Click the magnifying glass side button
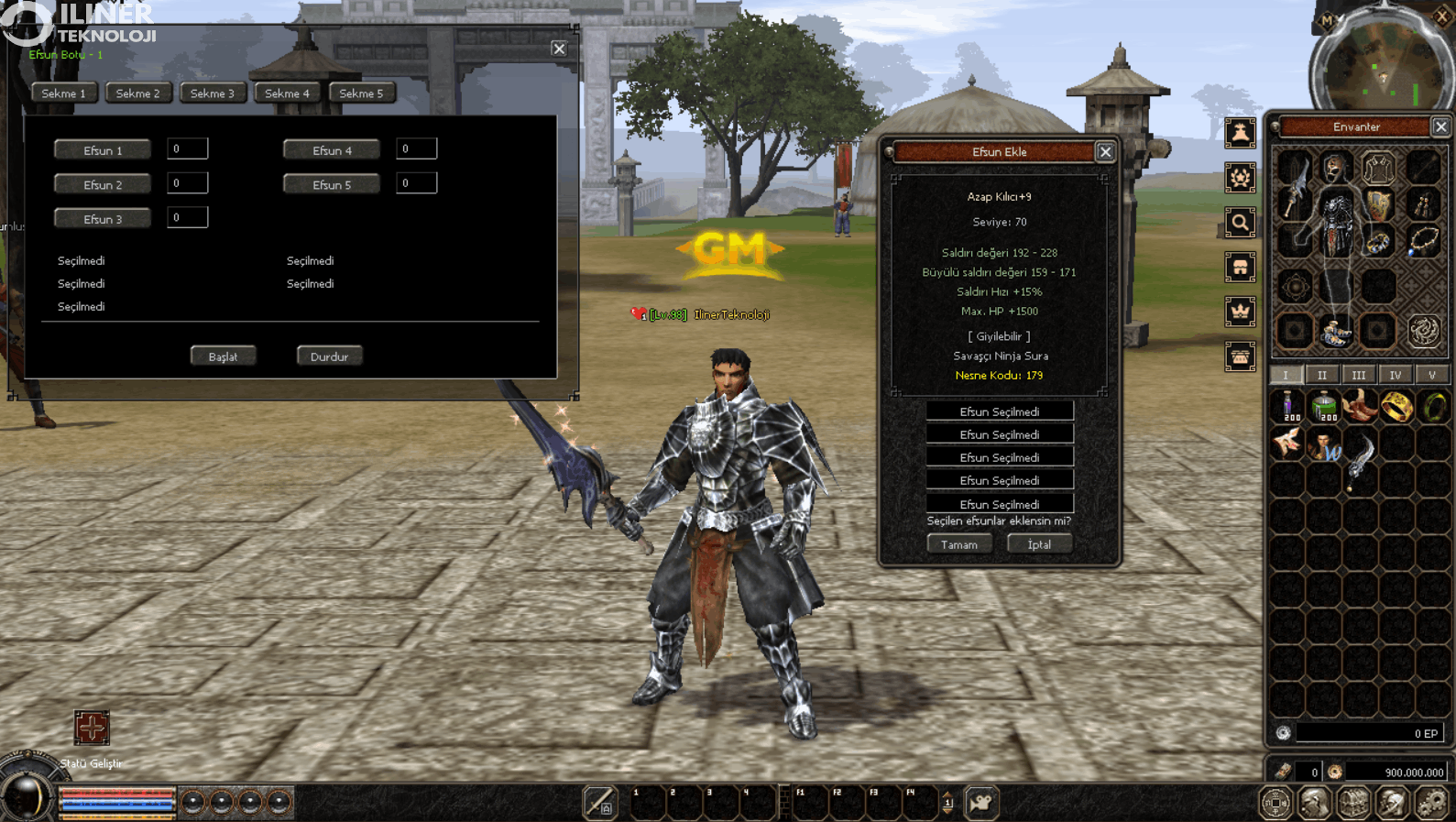The height and width of the screenshot is (822, 1456). pyautogui.click(x=1240, y=223)
